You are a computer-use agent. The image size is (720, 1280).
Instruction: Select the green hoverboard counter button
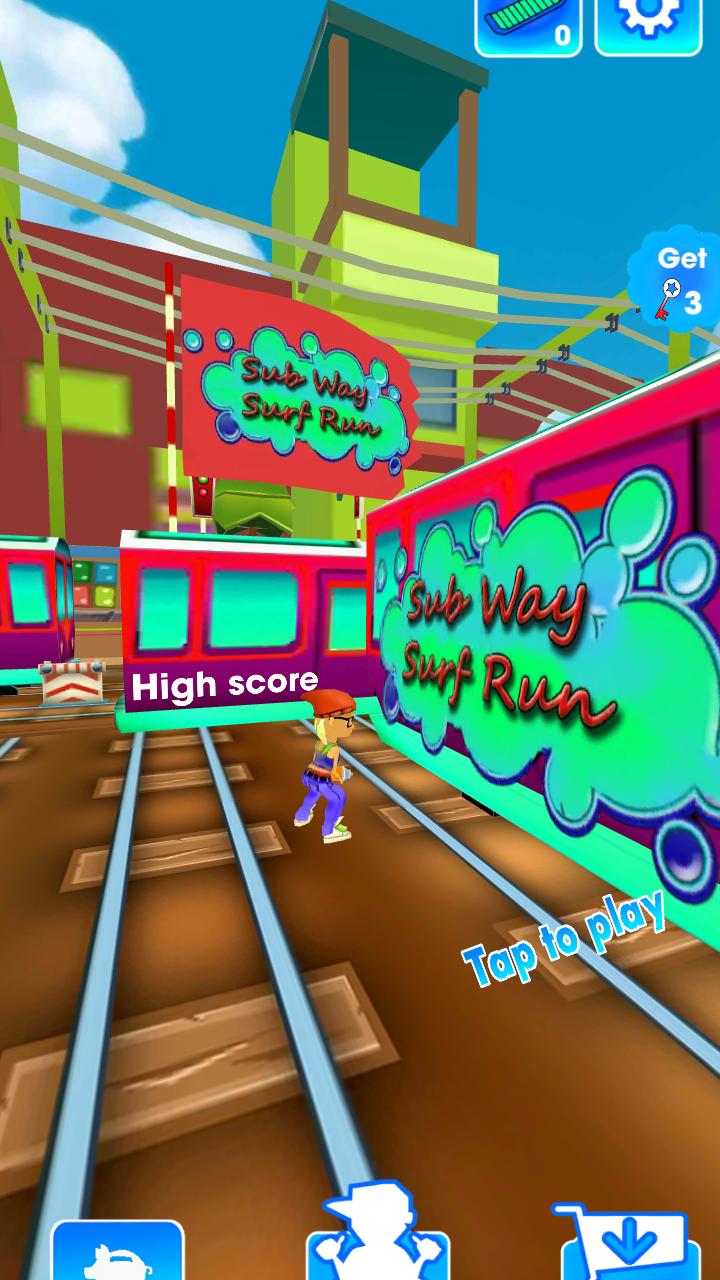click(x=529, y=26)
